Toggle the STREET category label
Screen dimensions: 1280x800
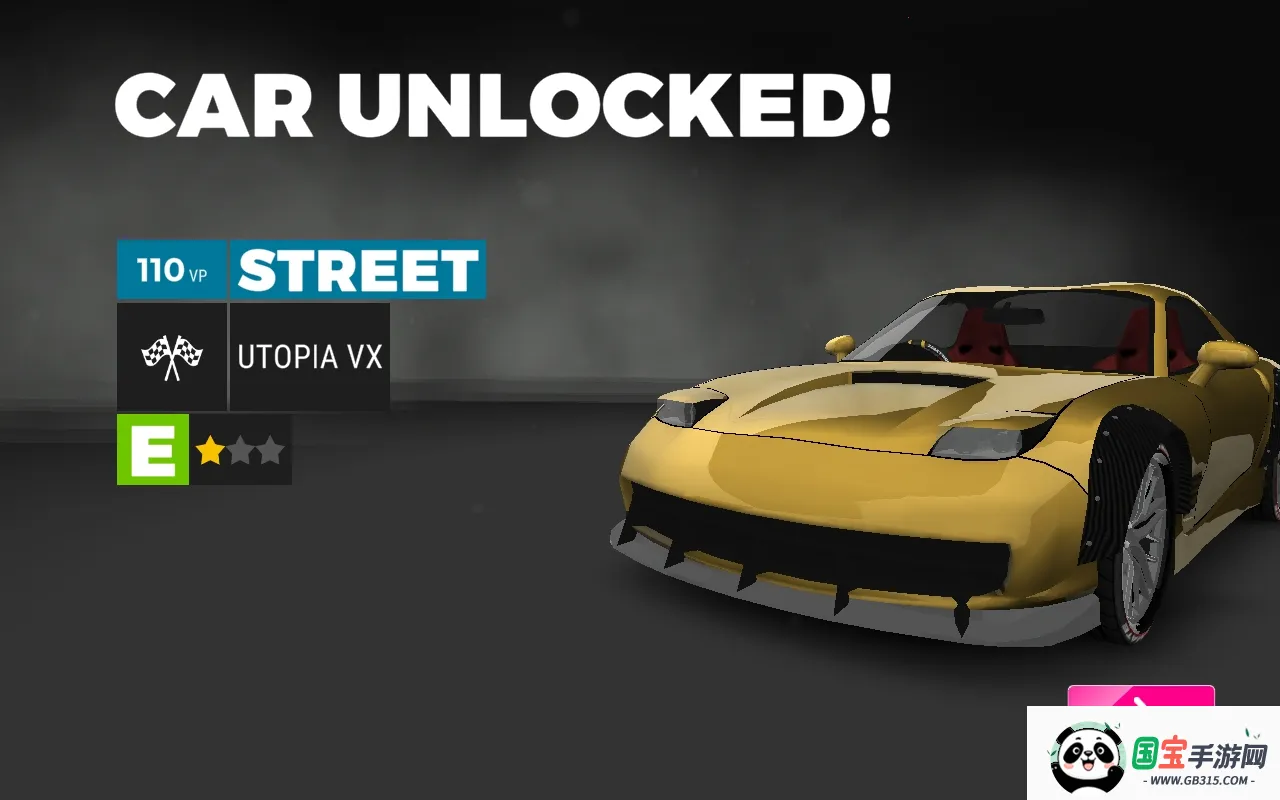click(x=358, y=268)
